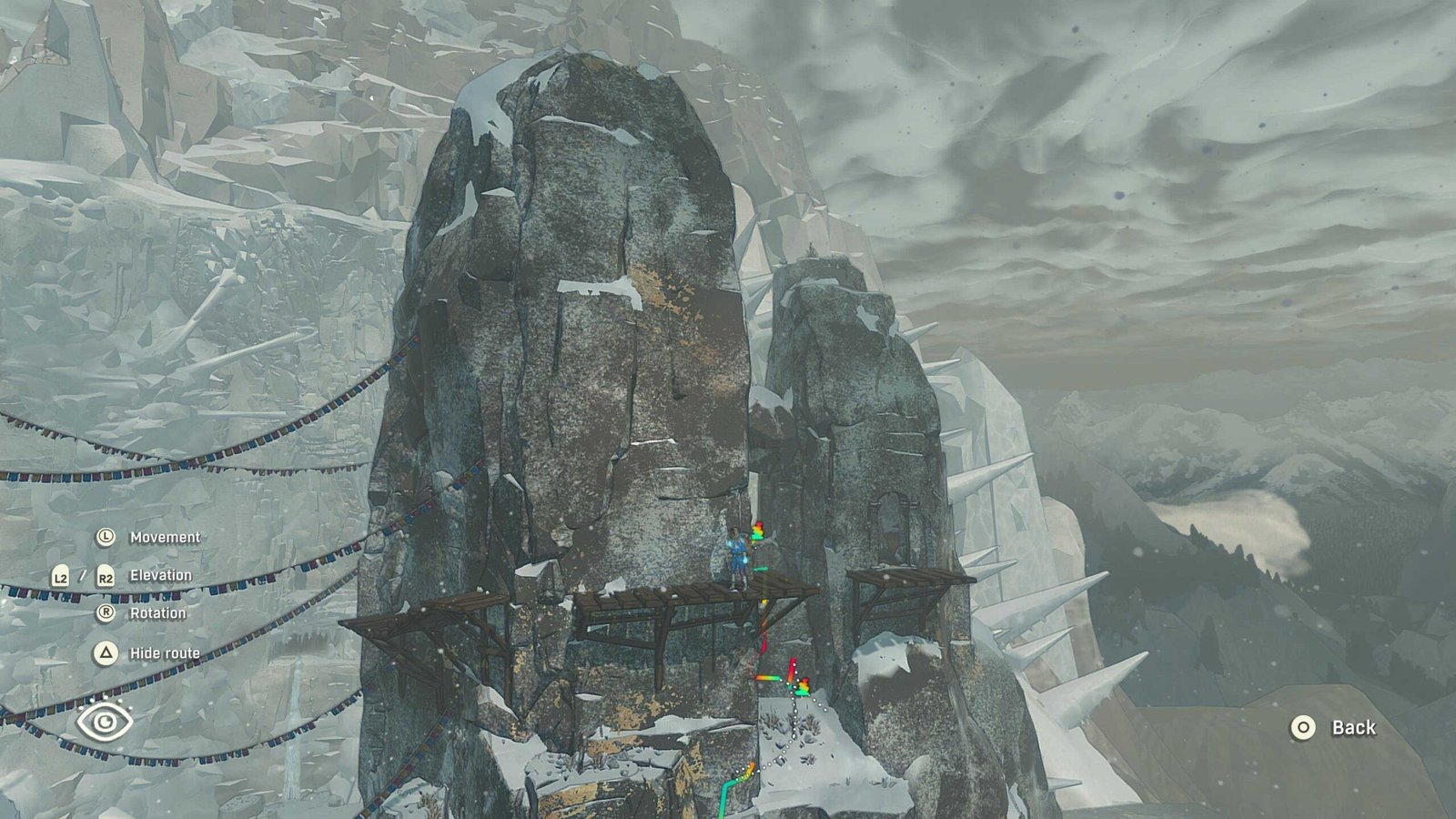Click the eye observation mode icon
Screen dimensions: 1456x819
(x=105, y=722)
